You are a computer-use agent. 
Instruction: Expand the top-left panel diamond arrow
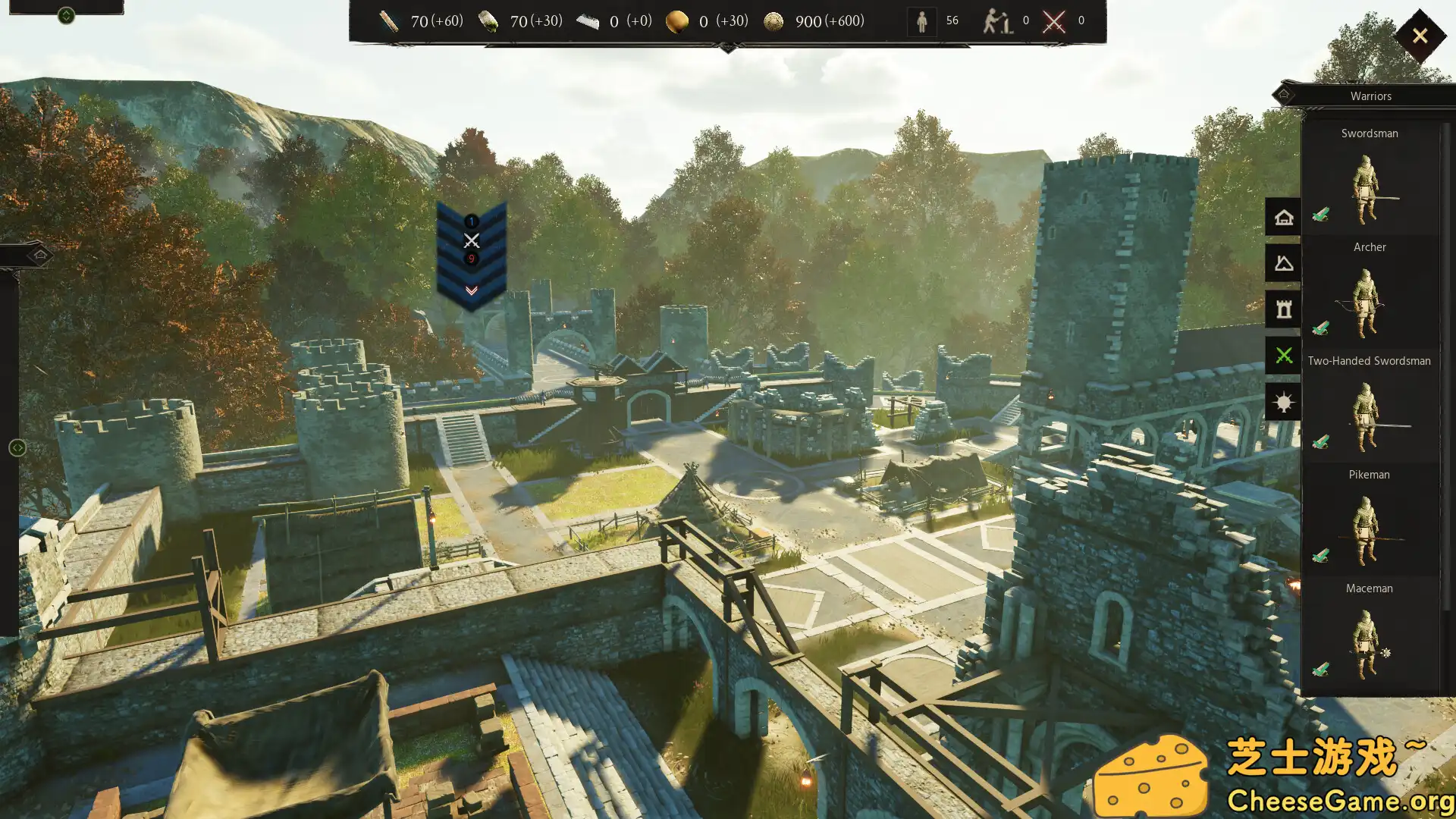pyautogui.click(x=67, y=15)
